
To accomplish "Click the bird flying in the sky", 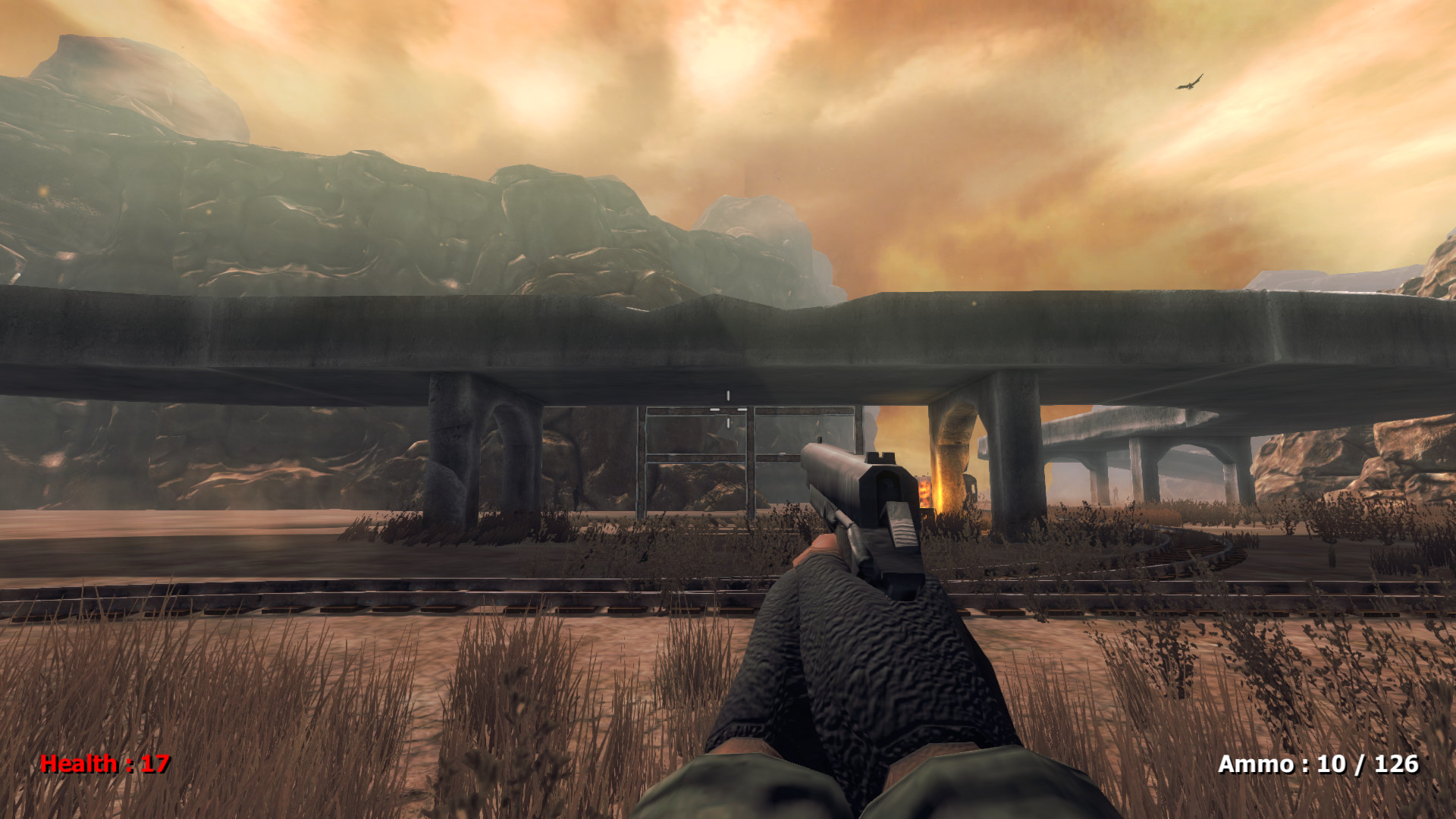I will pyautogui.click(x=1188, y=83).
